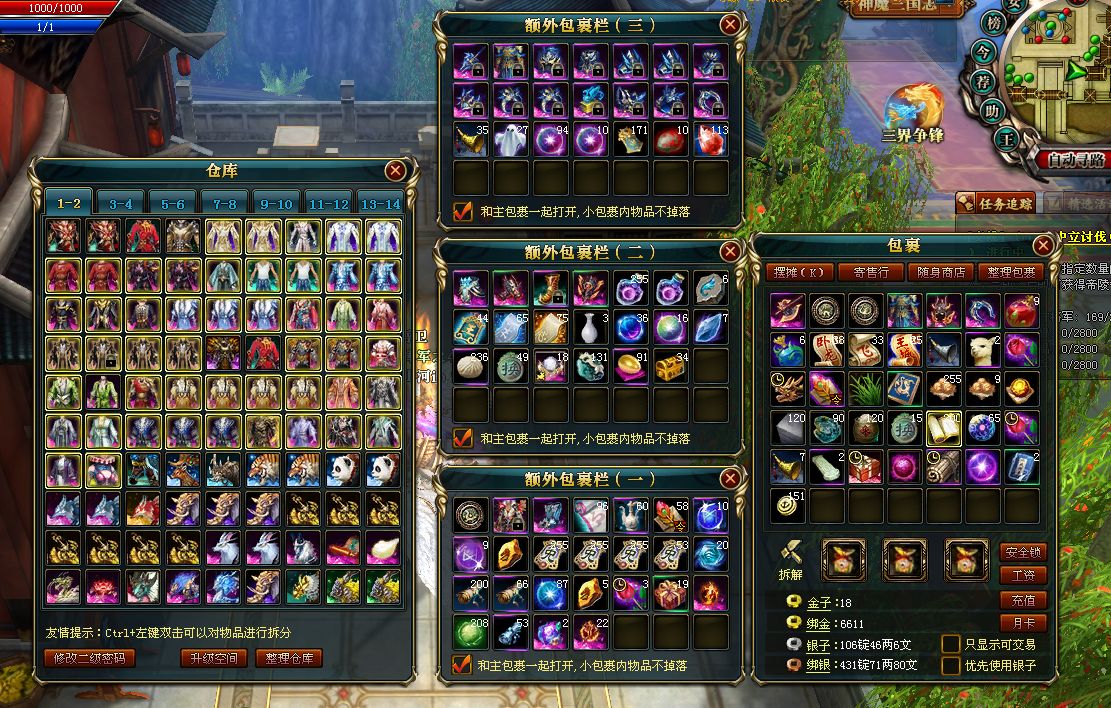Toggle 只显示可交易 checkbox
The width and height of the screenshot is (1111, 708).
[x=951, y=644]
